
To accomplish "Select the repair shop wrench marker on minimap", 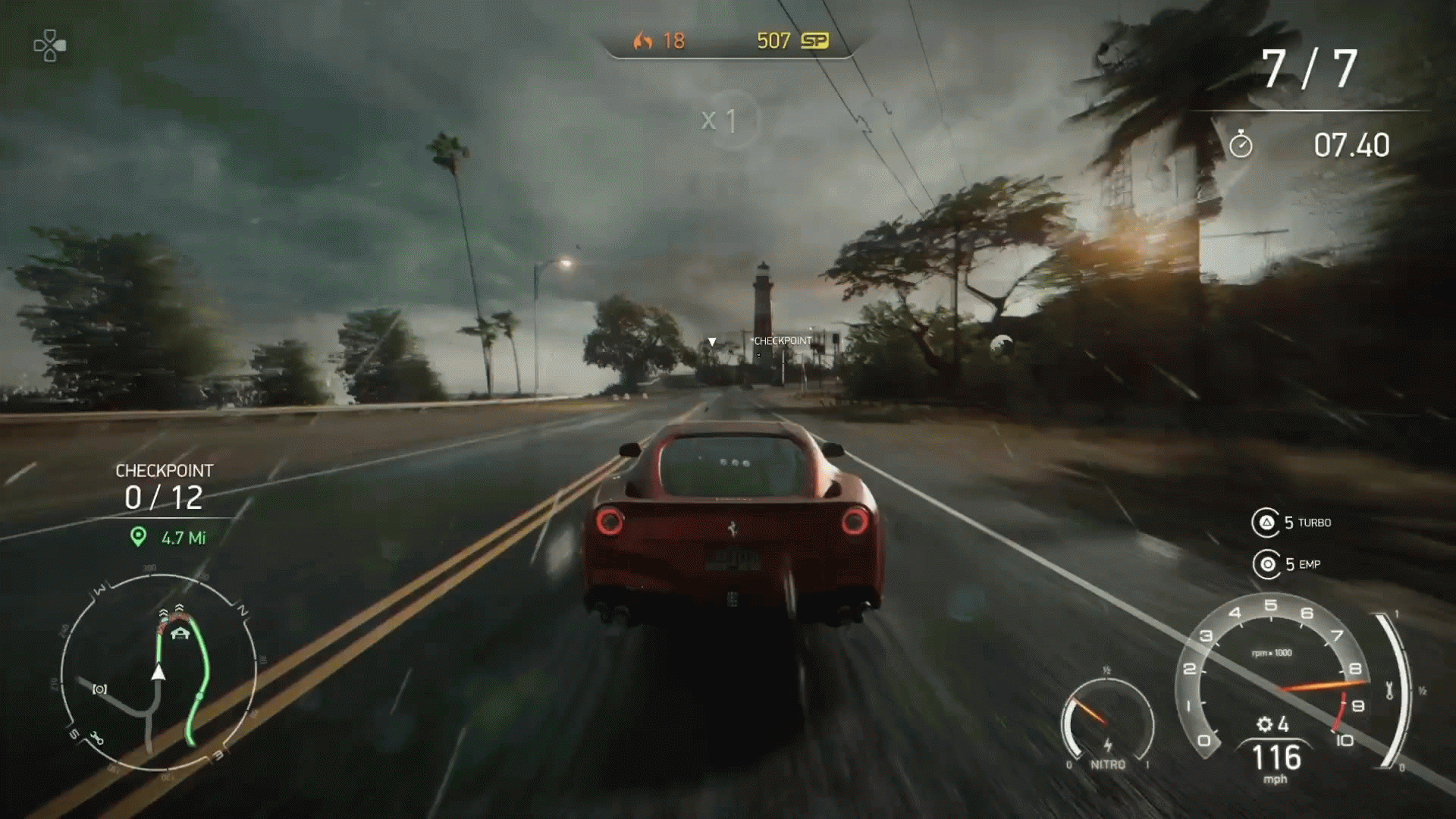I will pyautogui.click(x=96, y=737).
